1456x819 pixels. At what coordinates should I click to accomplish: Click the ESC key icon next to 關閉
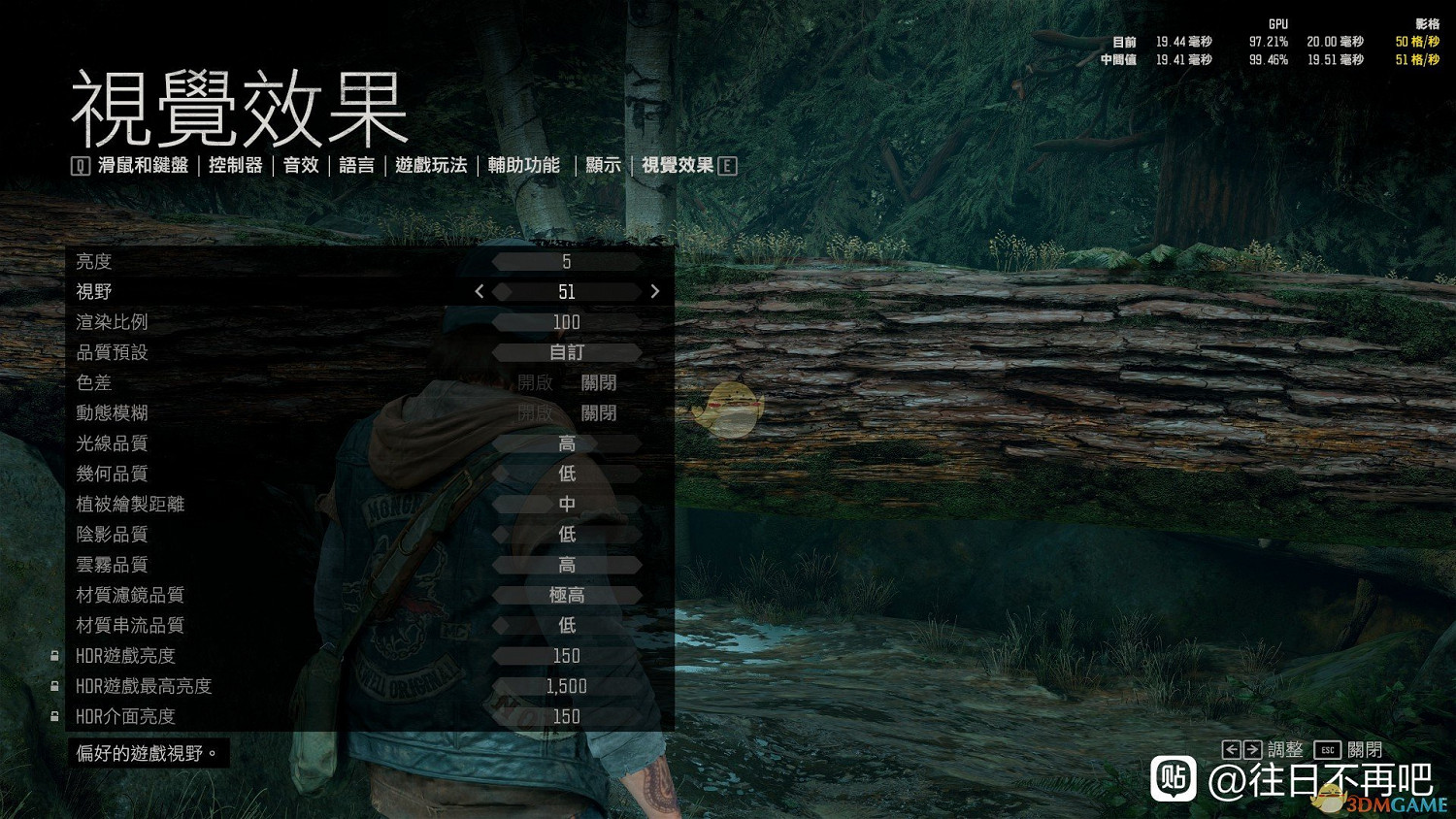pyautogui.click(x=1328, y=749)
